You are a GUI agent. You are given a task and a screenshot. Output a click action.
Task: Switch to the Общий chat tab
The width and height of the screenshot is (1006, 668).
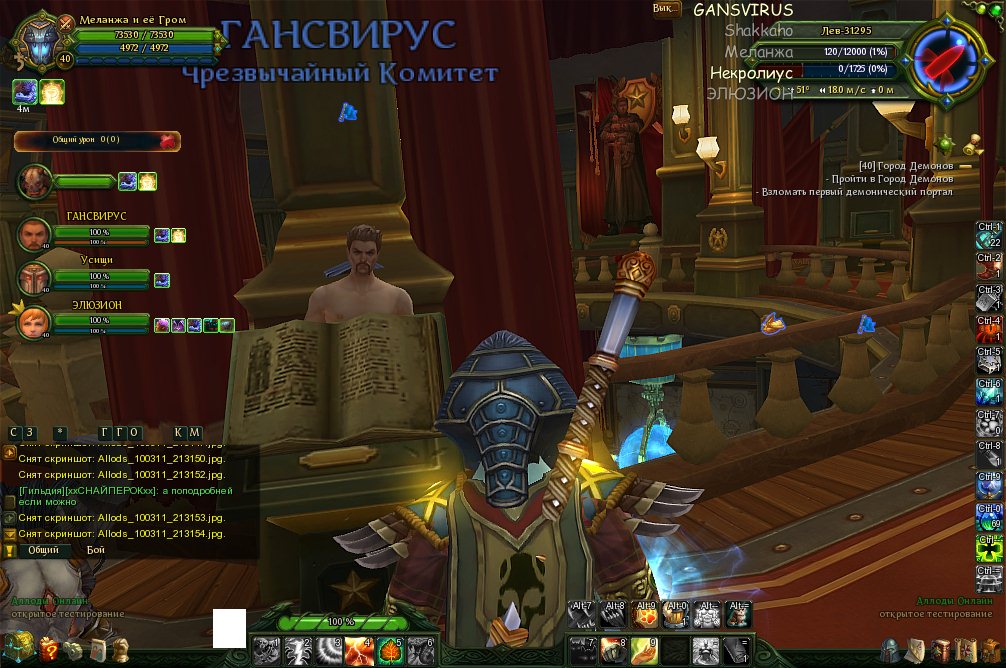point(43,550)
